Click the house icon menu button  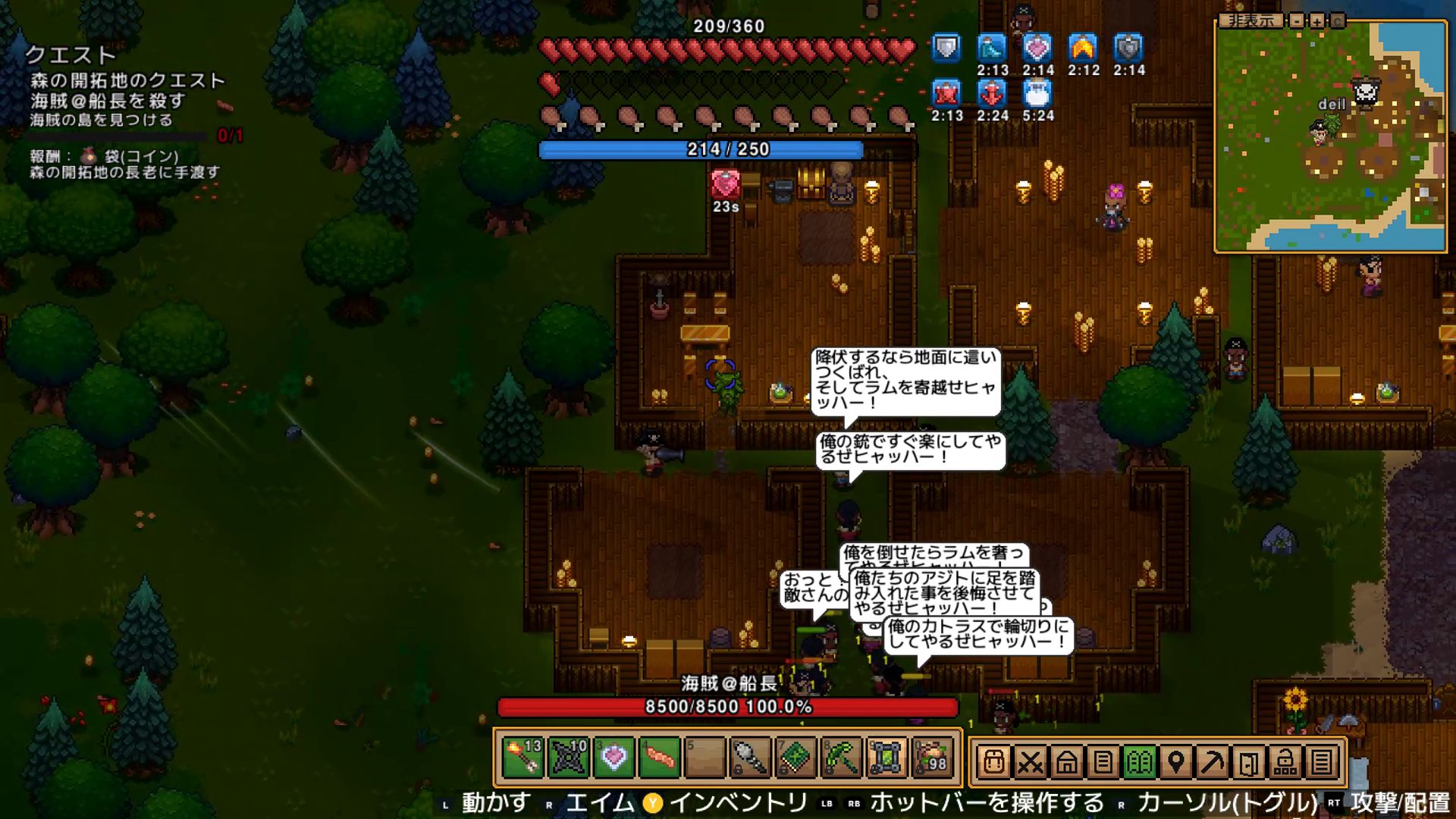[1067, 761]
